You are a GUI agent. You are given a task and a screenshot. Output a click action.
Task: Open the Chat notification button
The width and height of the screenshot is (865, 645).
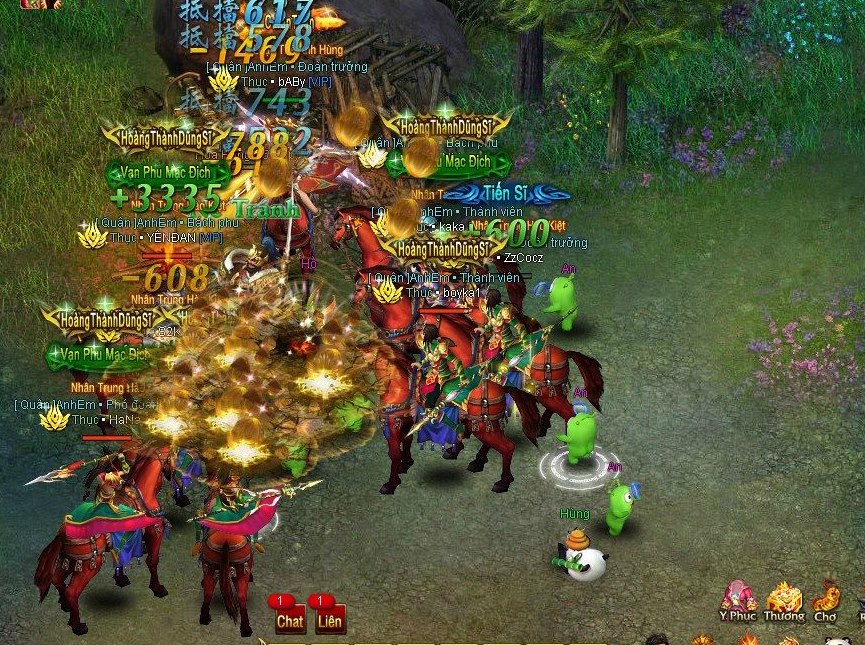[x=289, y=619]
